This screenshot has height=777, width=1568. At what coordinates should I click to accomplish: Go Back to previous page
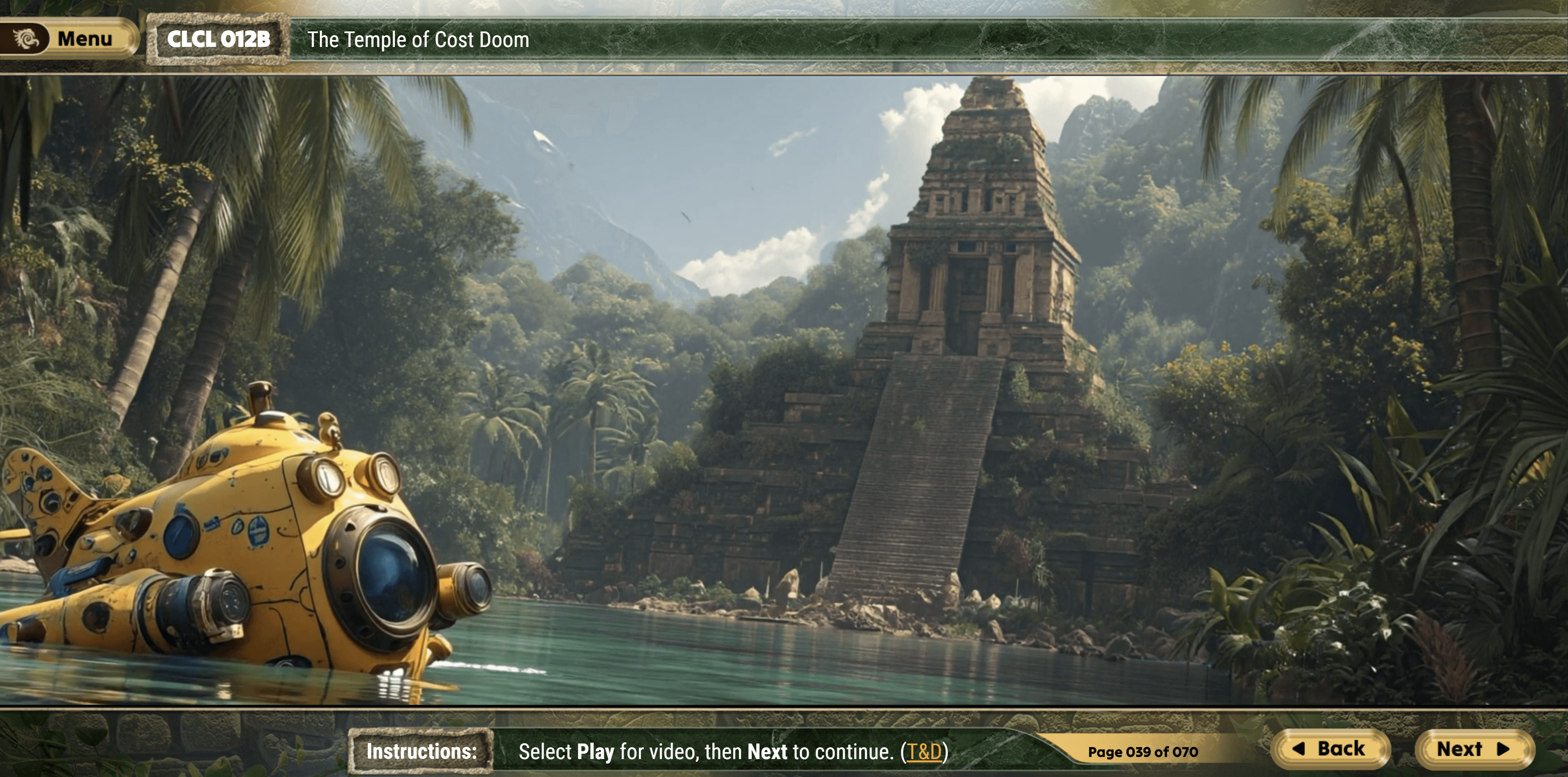click(x=1330, y=749)
